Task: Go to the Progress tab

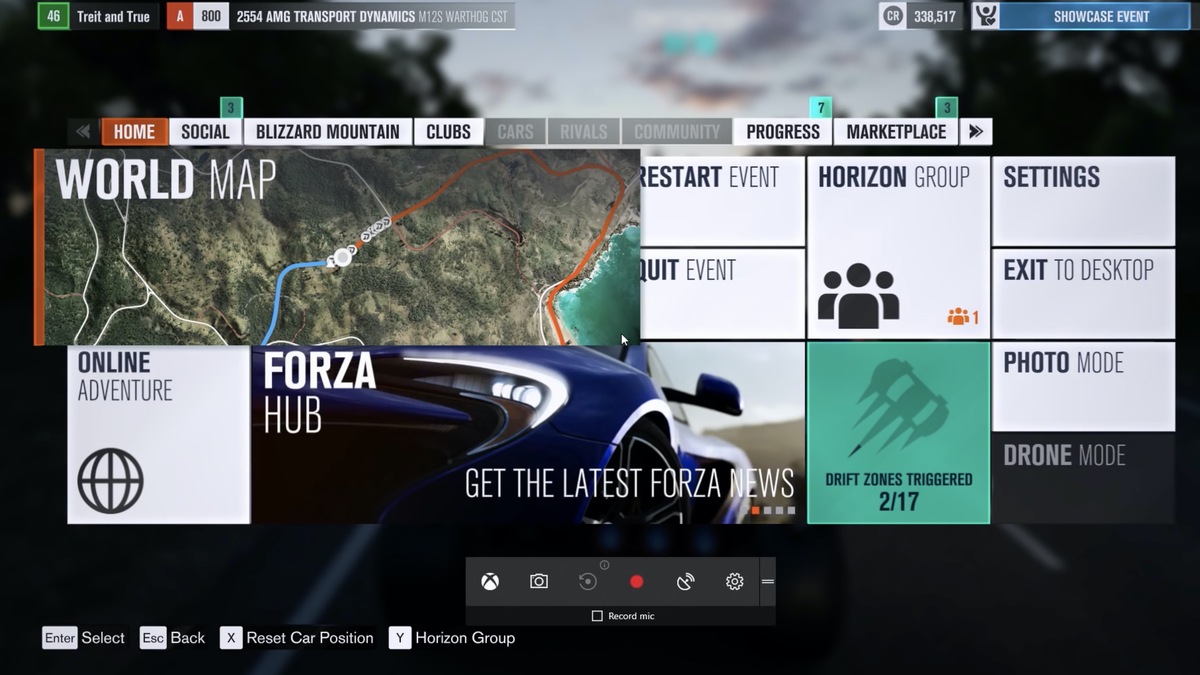Action: point(783,132)
